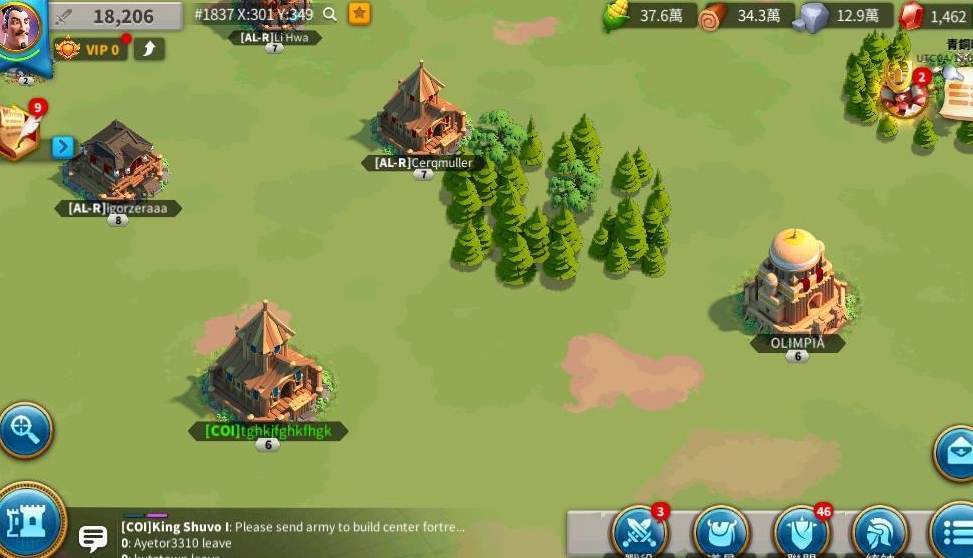Open the items bag menu
Viewport: 973px width, 558px height.
pos(720,532)
